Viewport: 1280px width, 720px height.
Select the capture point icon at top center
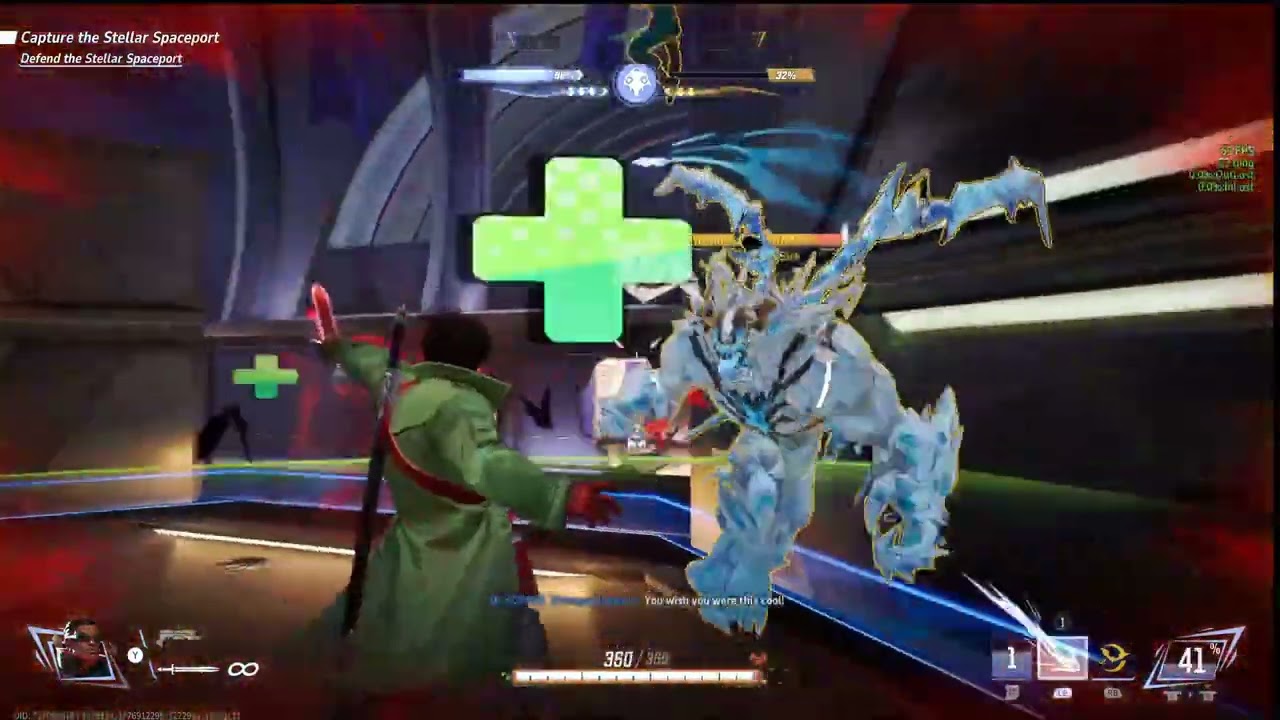(636, 84)
